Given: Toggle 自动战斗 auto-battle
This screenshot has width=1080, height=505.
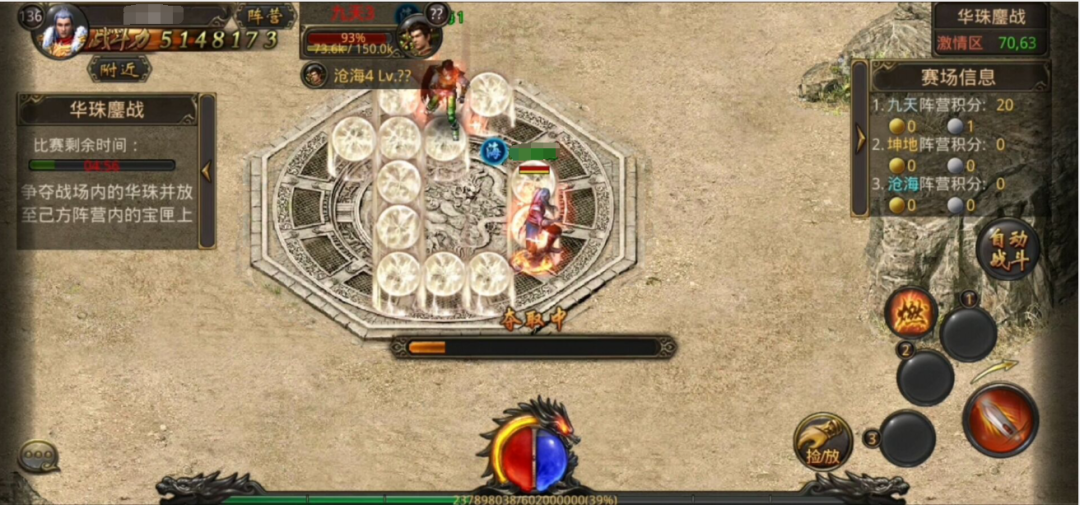Looking at the screenshot, I should point(1007,249).
